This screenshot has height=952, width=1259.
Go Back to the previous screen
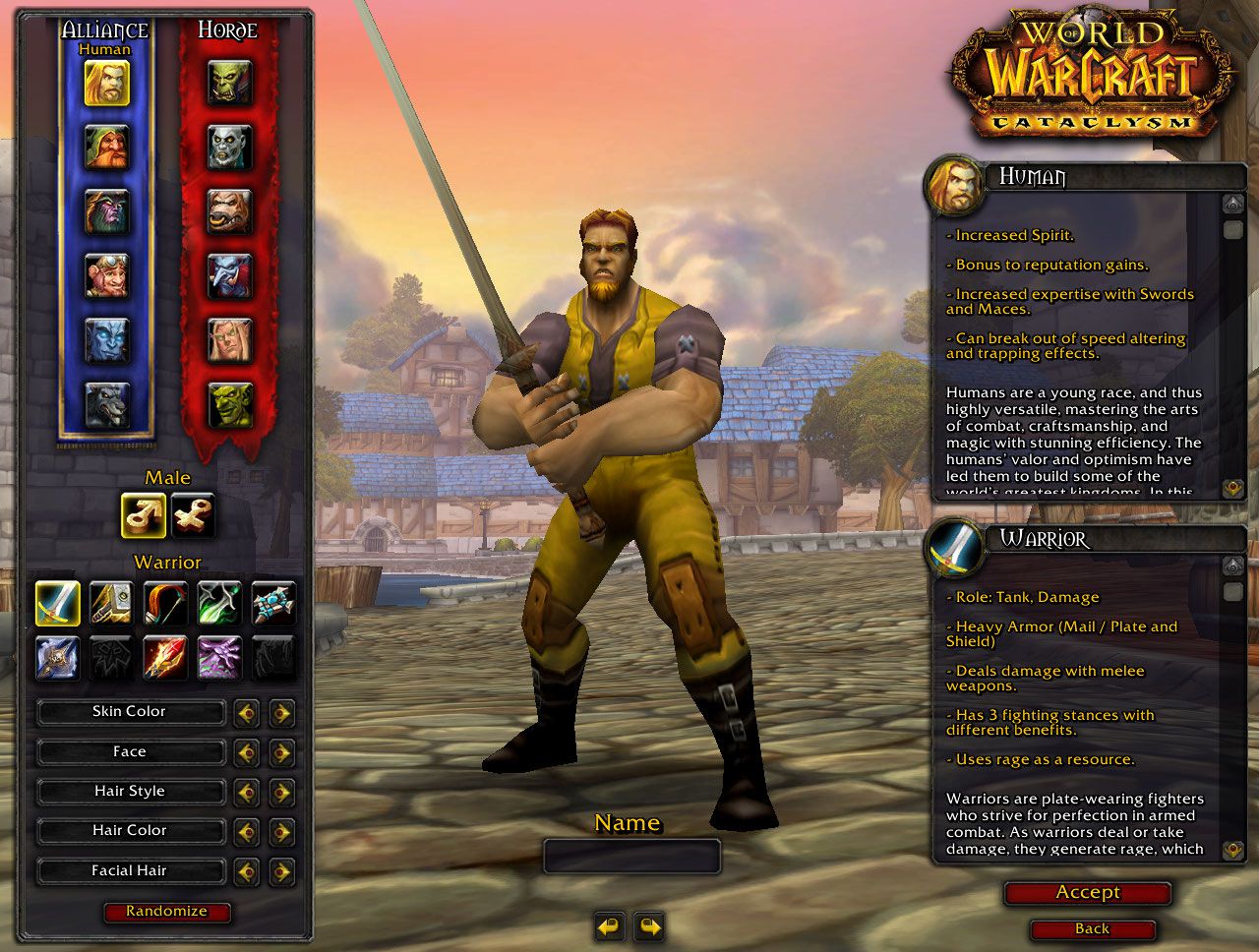tap(1092, 929)
